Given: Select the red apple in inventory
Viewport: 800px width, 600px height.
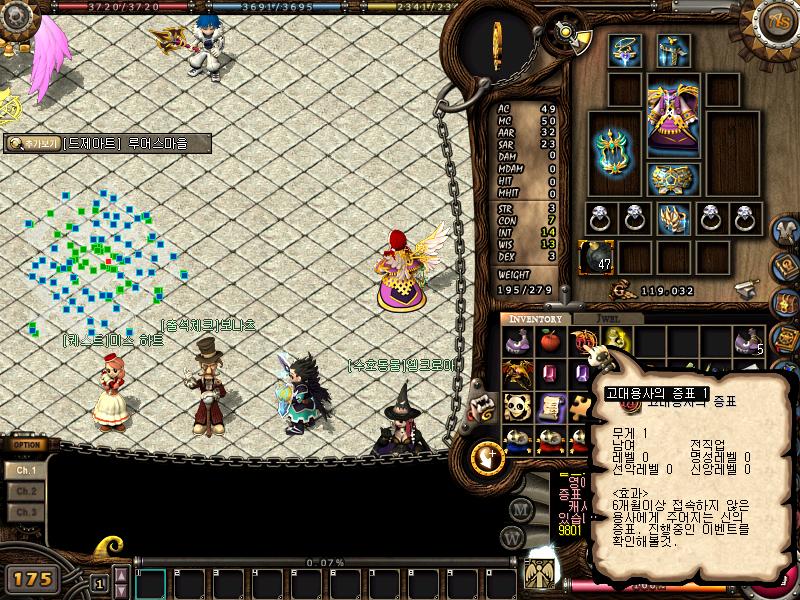Looking at the screenshot, I should click(549, 342).
